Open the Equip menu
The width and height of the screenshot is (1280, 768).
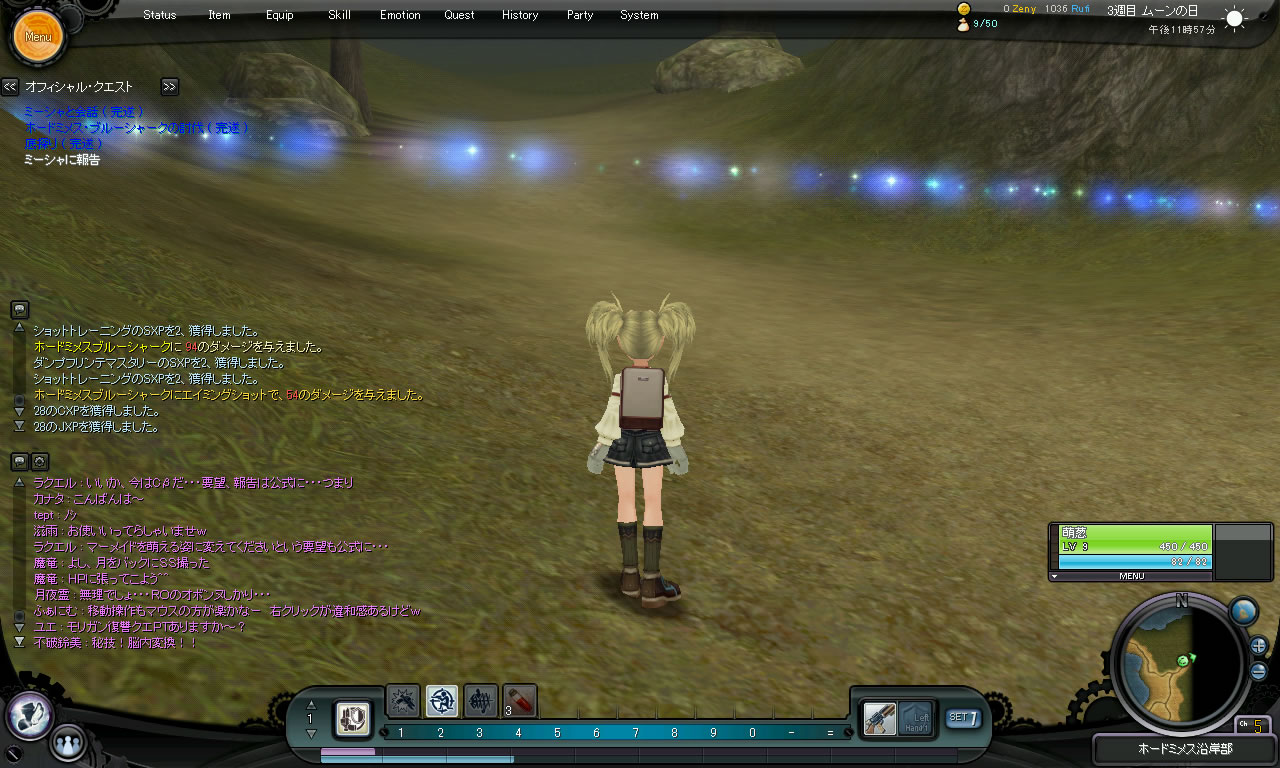click(x=280, y=15)
